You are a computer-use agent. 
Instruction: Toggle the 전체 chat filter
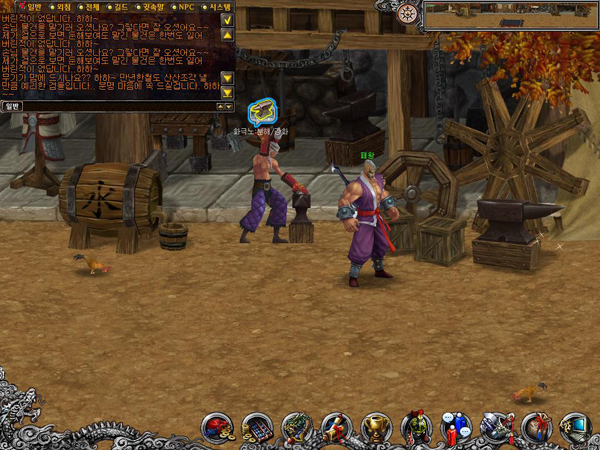[x=85, y=6]
